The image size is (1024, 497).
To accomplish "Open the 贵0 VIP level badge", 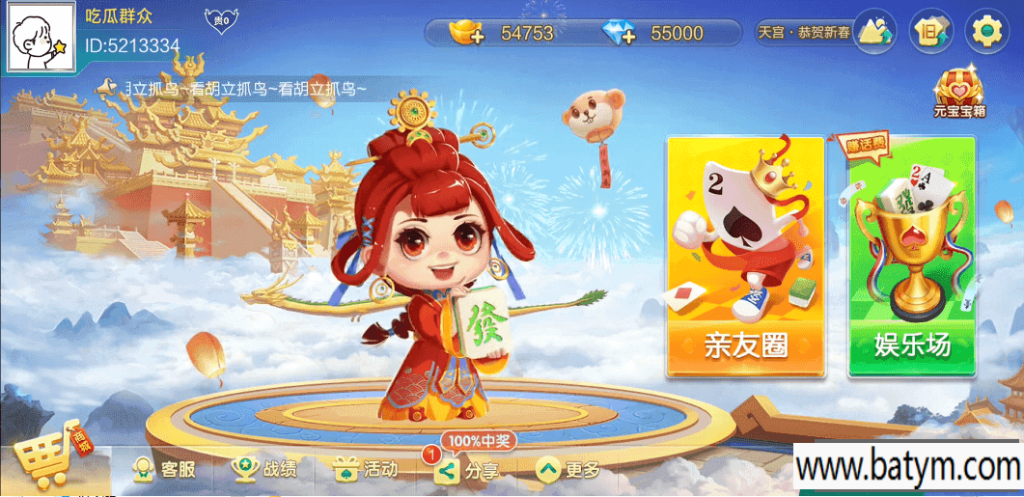I will coord(217,19).
